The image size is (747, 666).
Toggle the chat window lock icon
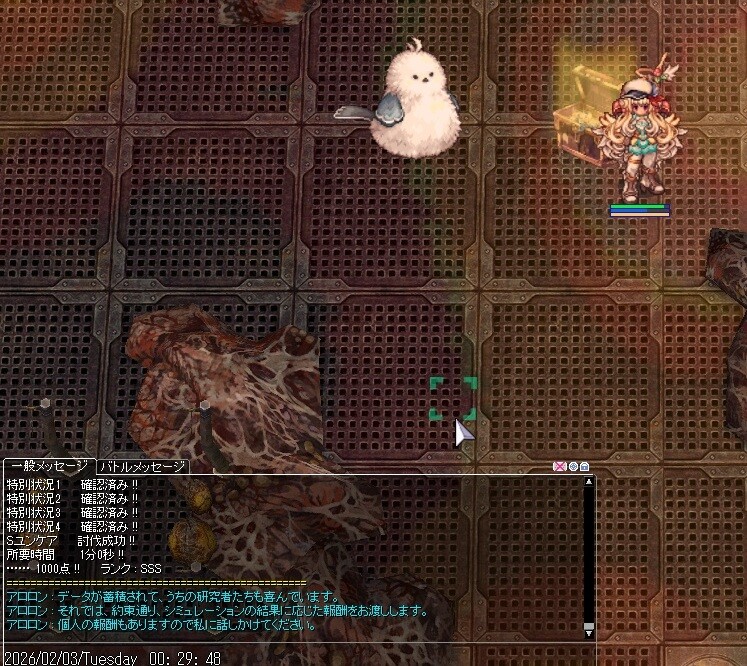[x=584, y=467]
